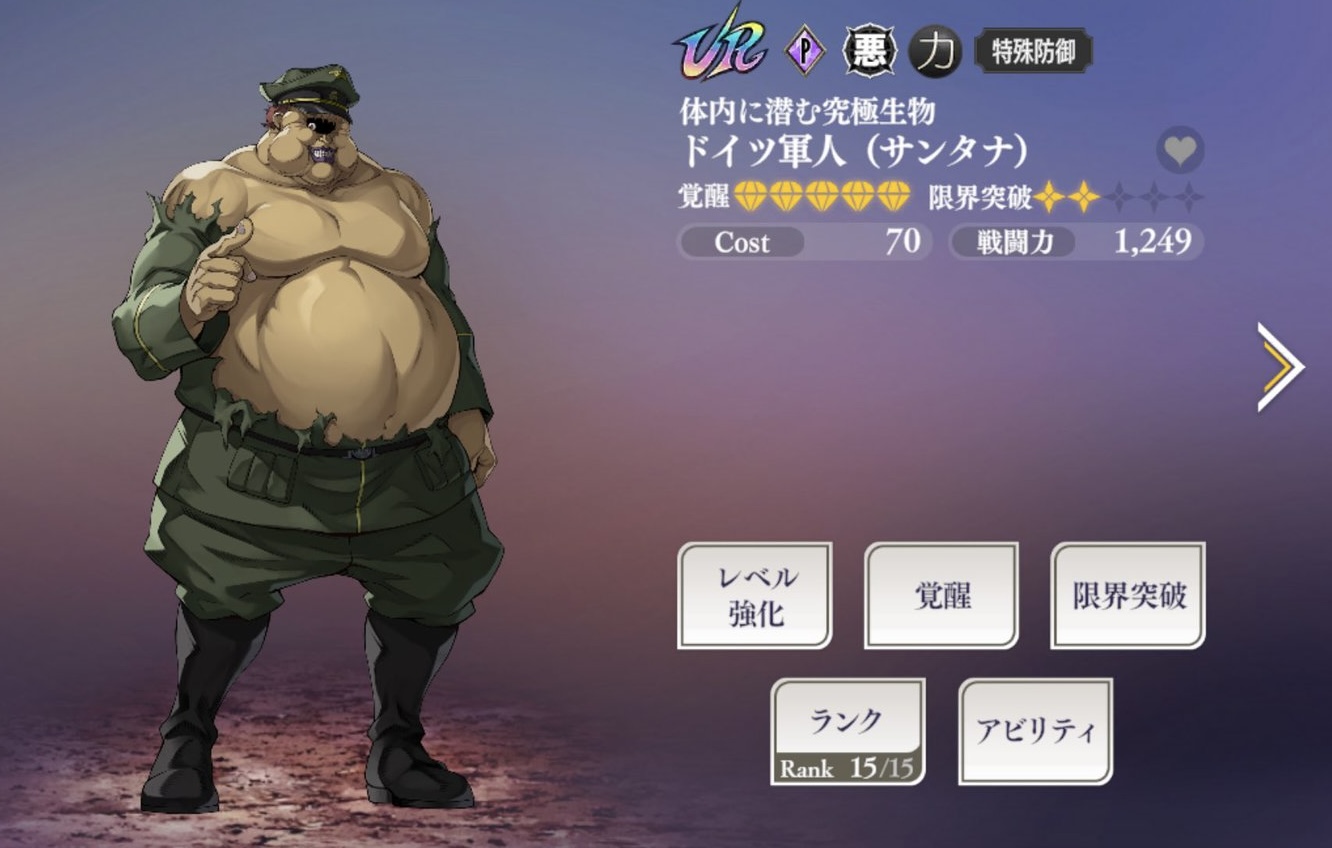This screenshot has height=848, width=1332.
Task: Open the ランク rank menu
Action: point(847,731)
